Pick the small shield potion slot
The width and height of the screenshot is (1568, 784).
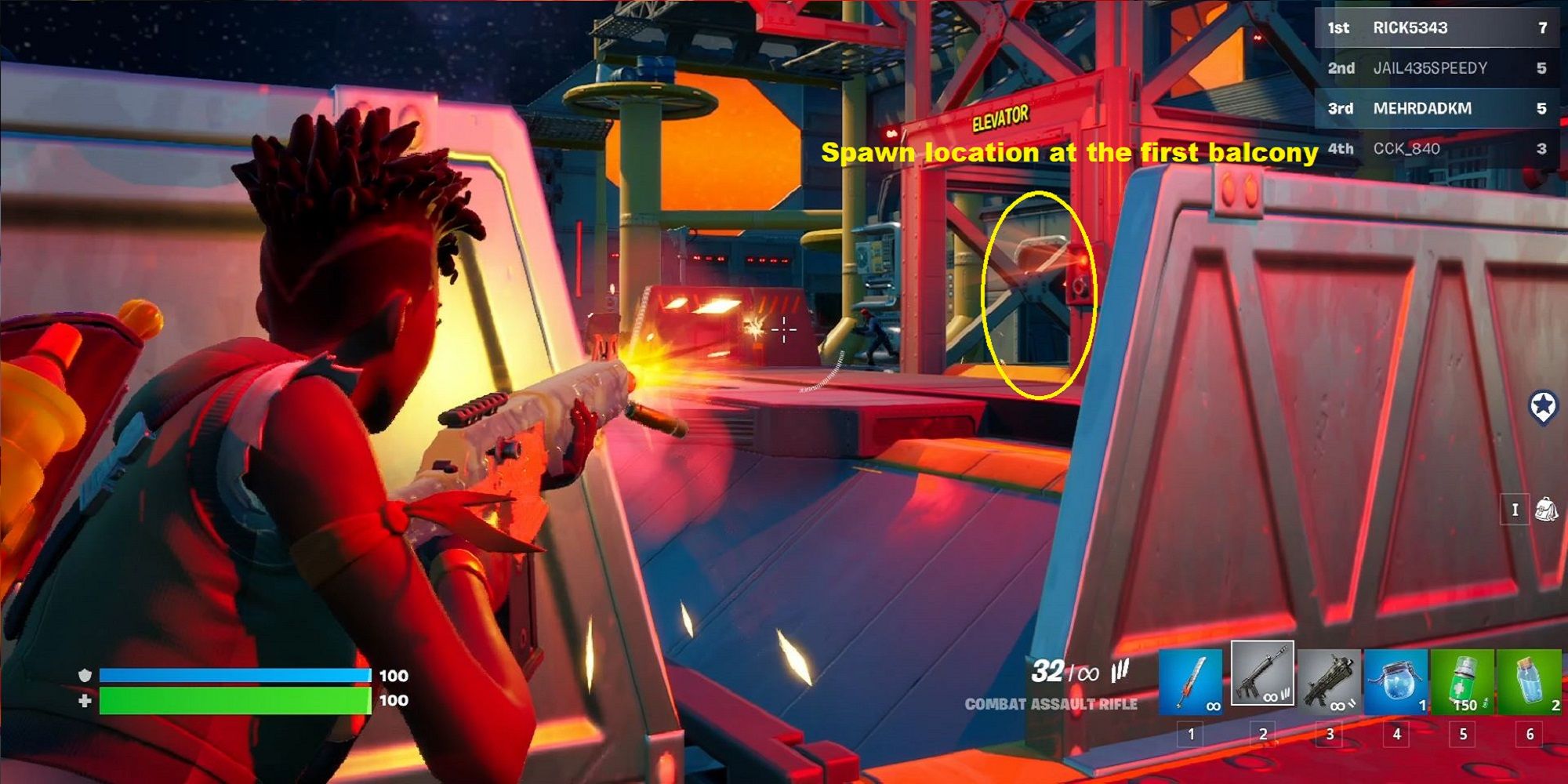[1530, 681]
